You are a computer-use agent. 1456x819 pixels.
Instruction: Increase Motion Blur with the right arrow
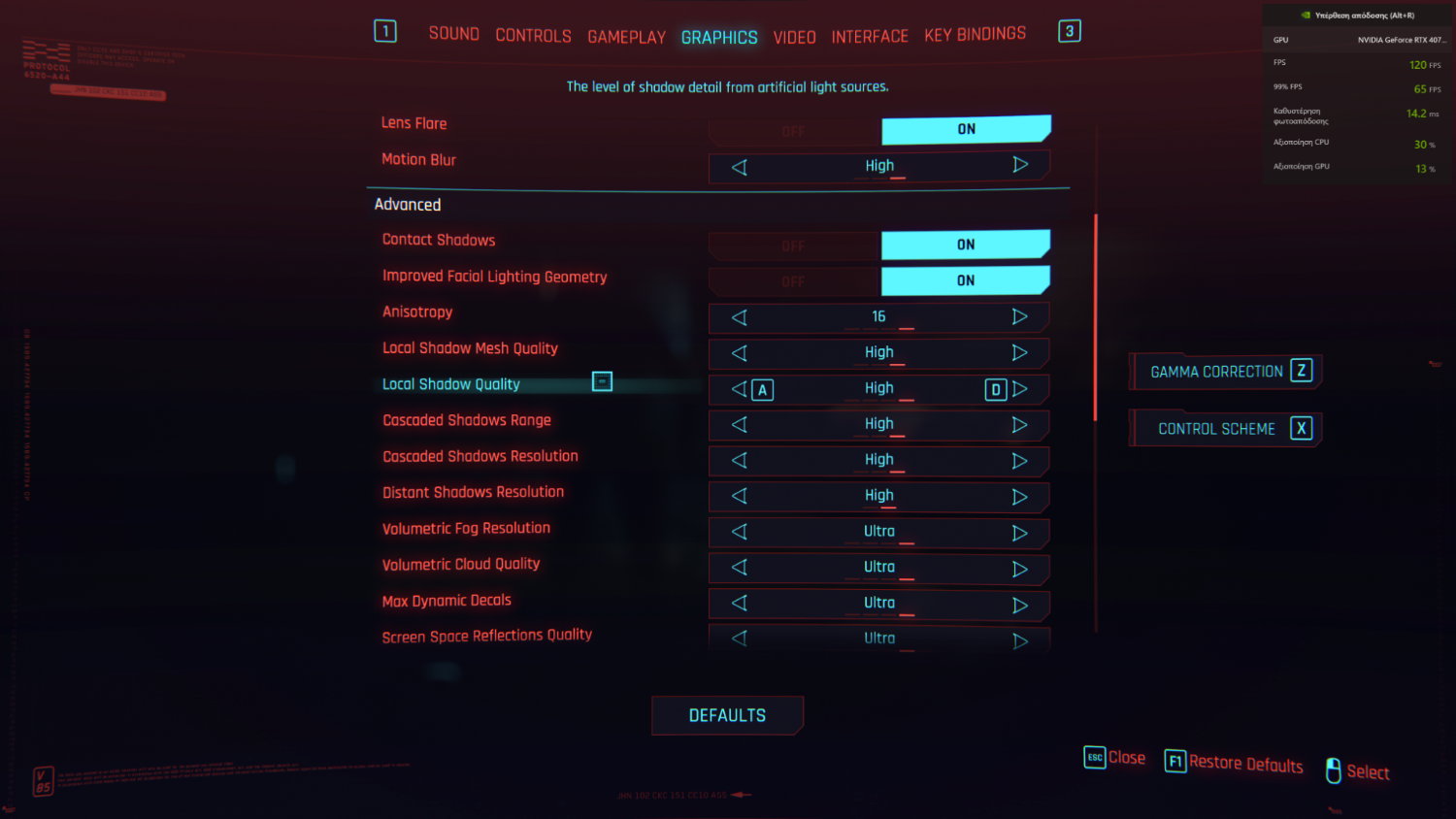(1020, 165)
